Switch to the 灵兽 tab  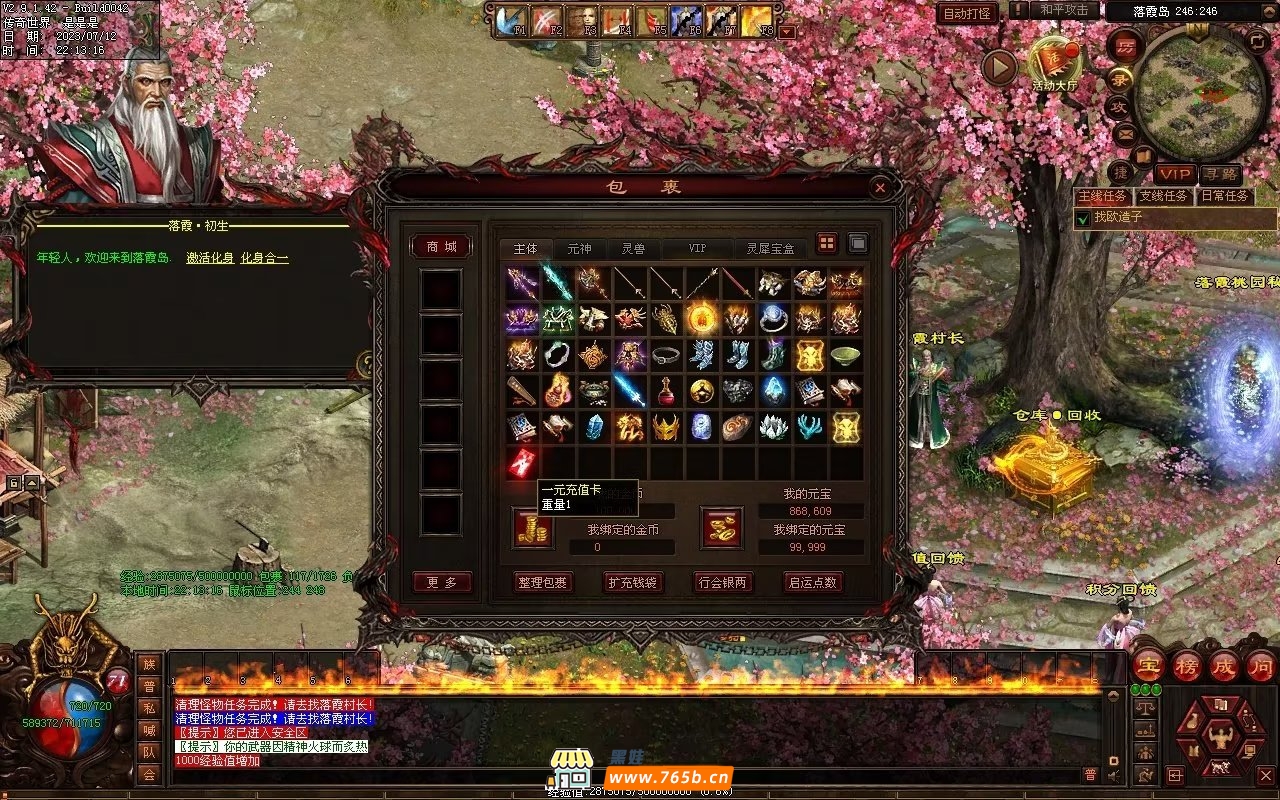633,248
